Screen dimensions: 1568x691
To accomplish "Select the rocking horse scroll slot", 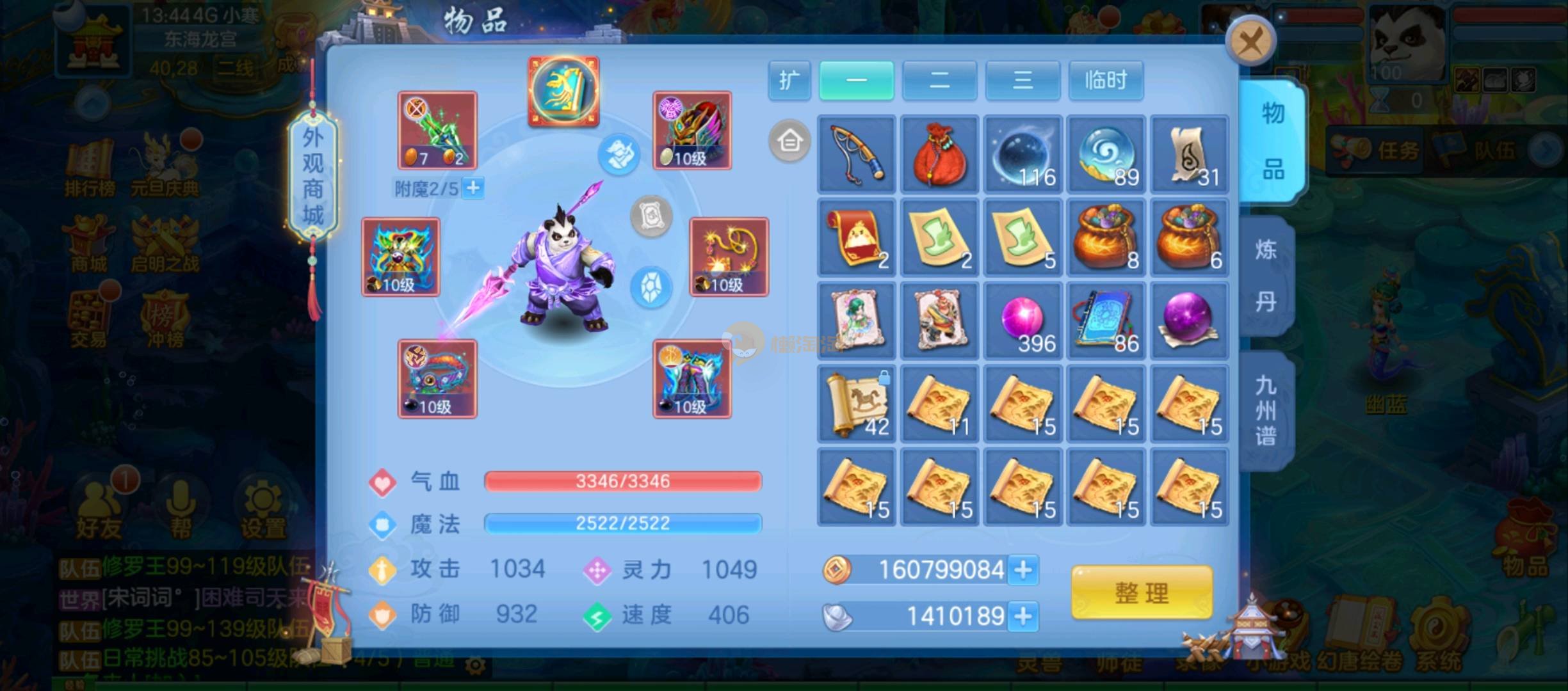I will [x=857, y=404].
